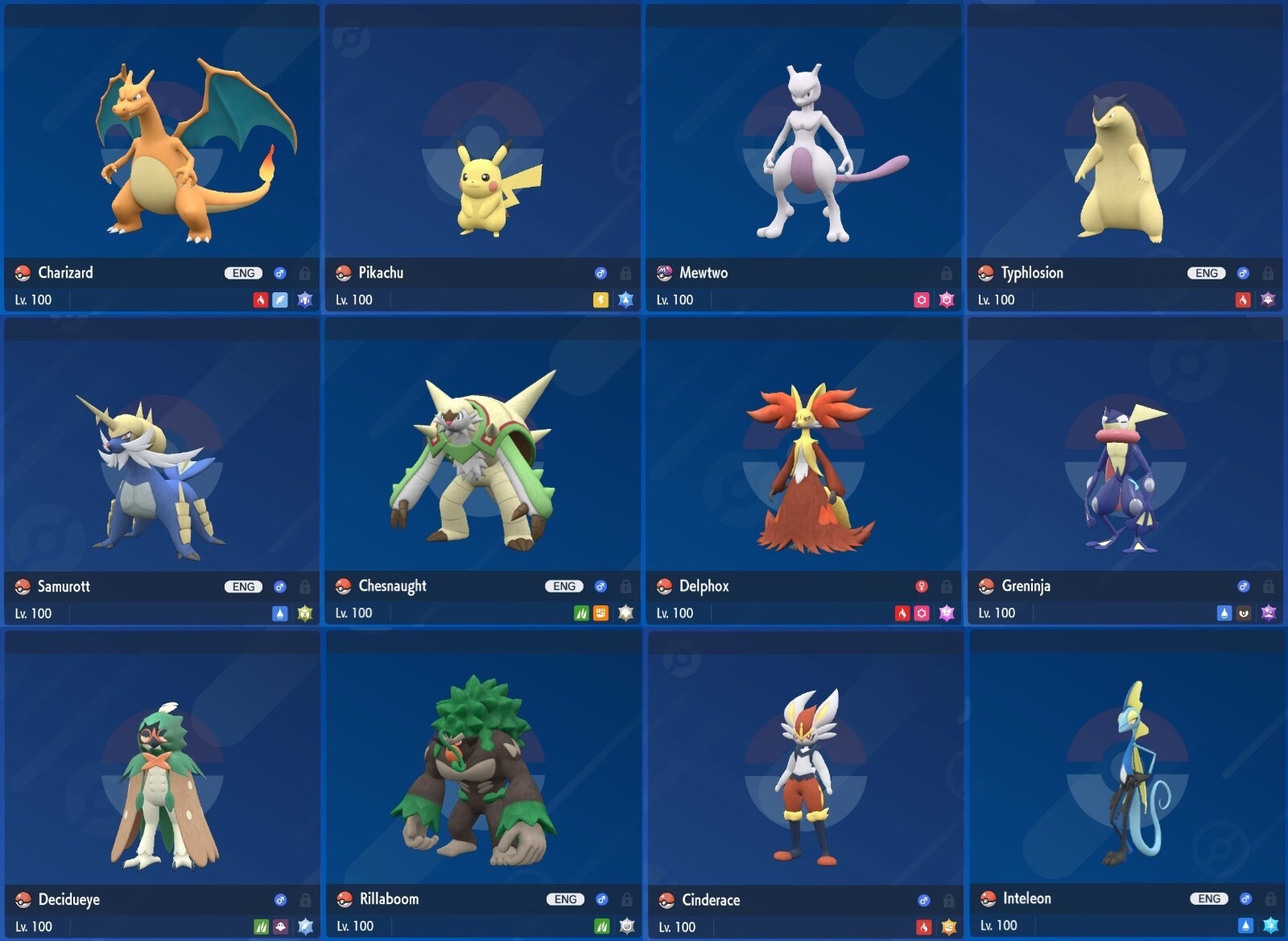
Task: Click the Psychic type icon under Mewtwo
Action: 922,299
